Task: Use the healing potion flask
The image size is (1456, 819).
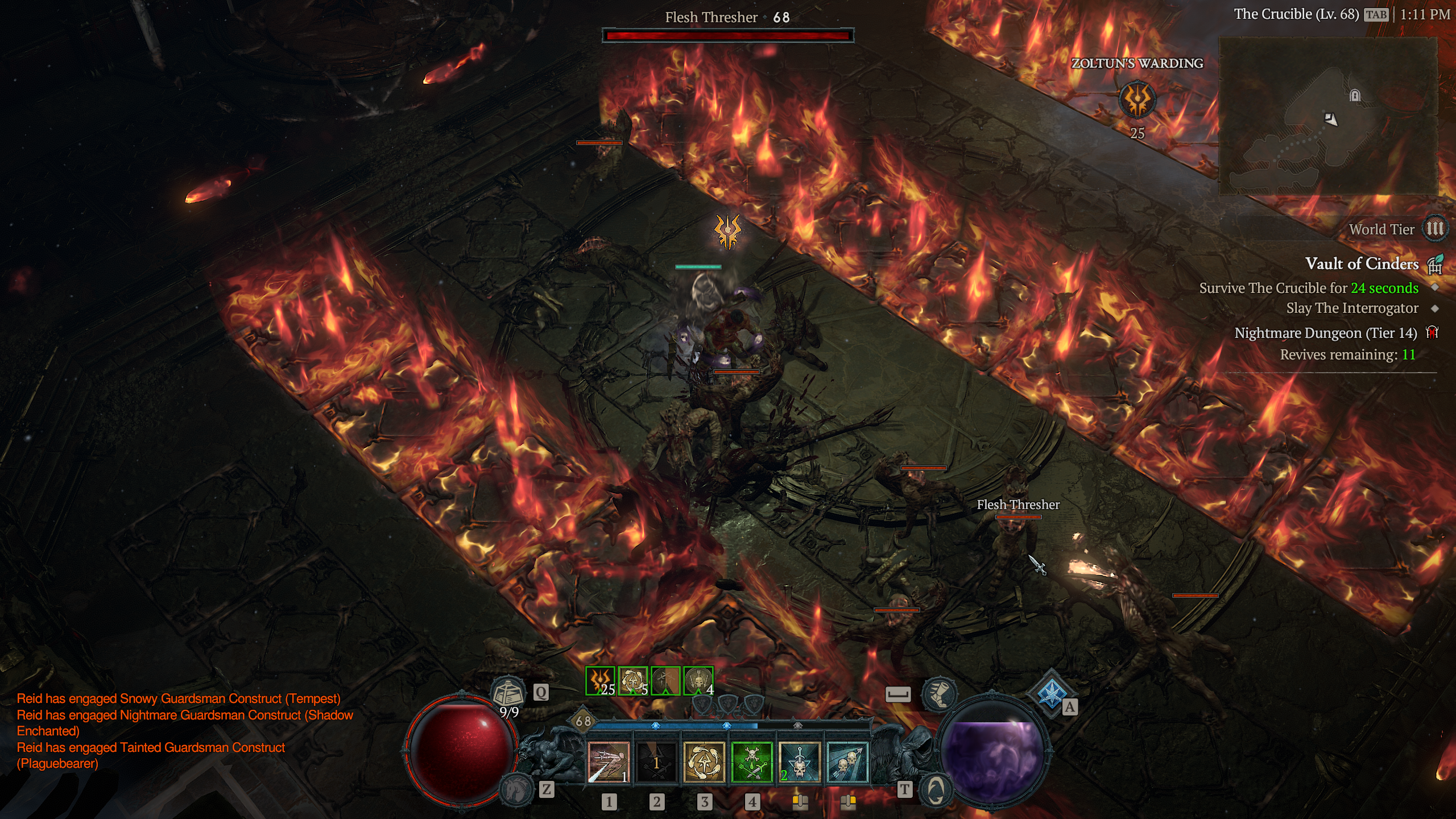Action: point(508,694)
